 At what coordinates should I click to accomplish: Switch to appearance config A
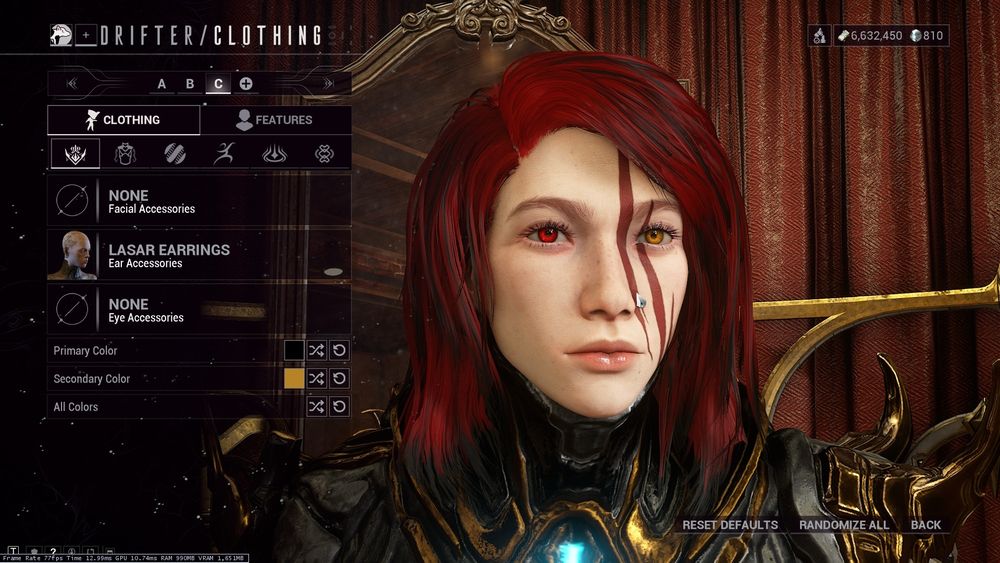point(162,84)
